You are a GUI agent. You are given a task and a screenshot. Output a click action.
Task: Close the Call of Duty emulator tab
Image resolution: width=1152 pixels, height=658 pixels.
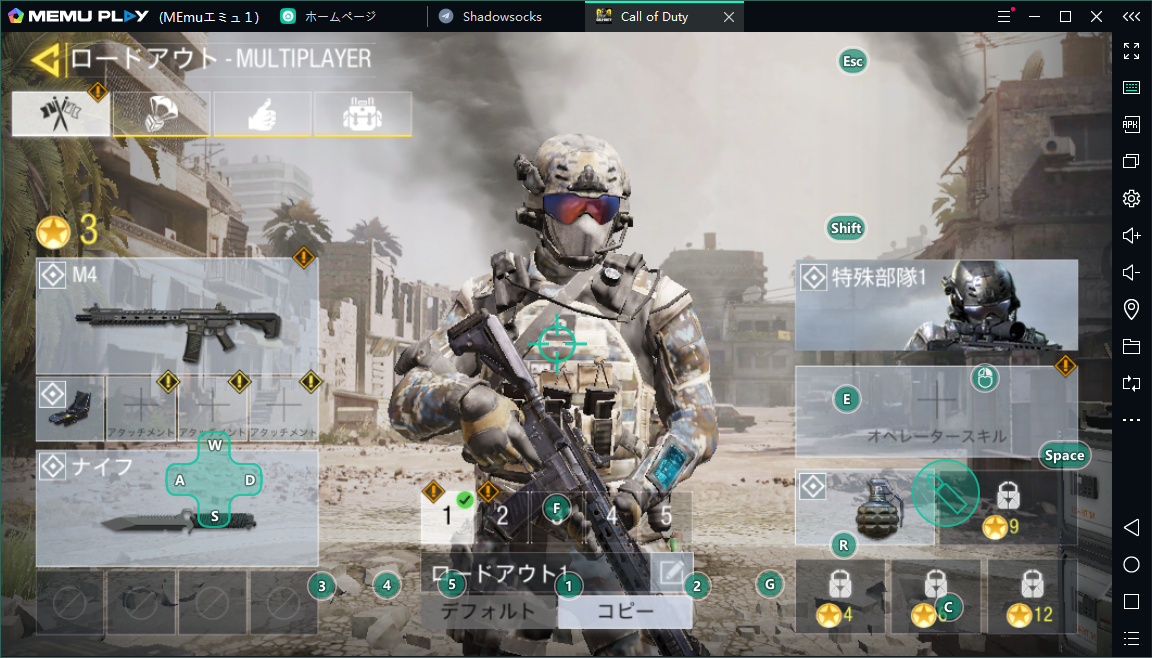[729, 17]
